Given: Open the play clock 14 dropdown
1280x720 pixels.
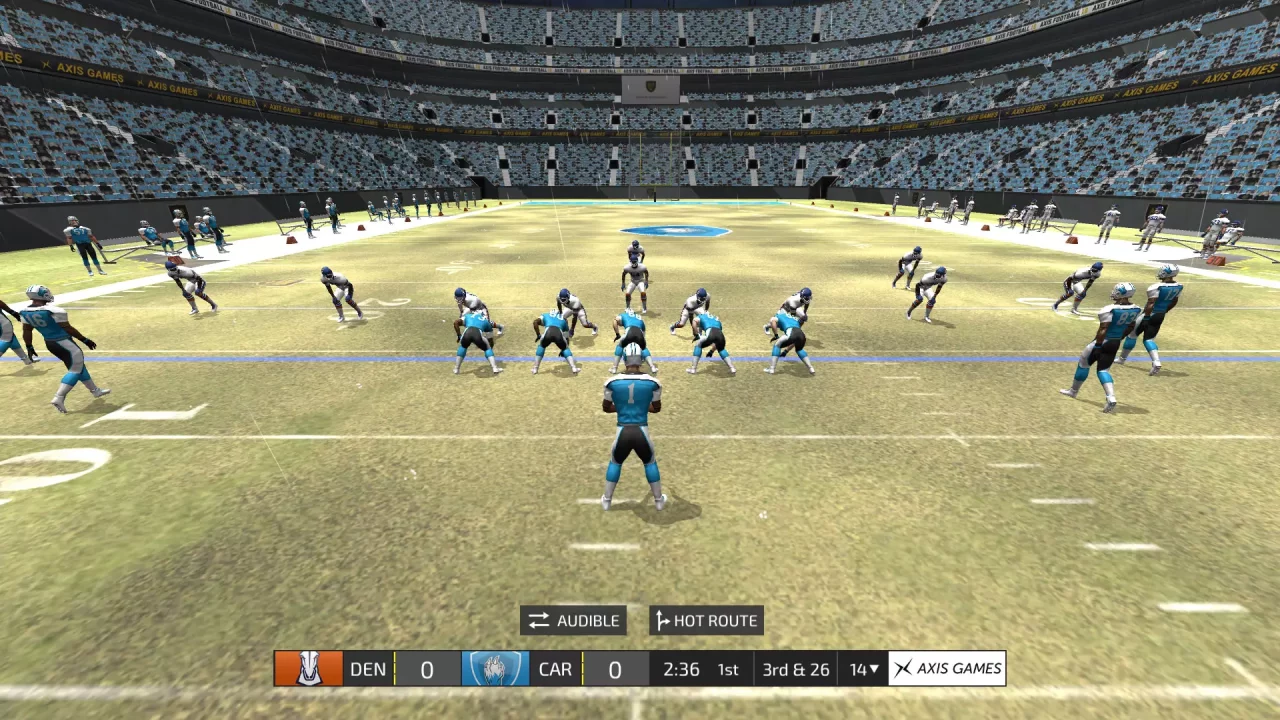Looking at the screenshot, I should click(862, 669).
